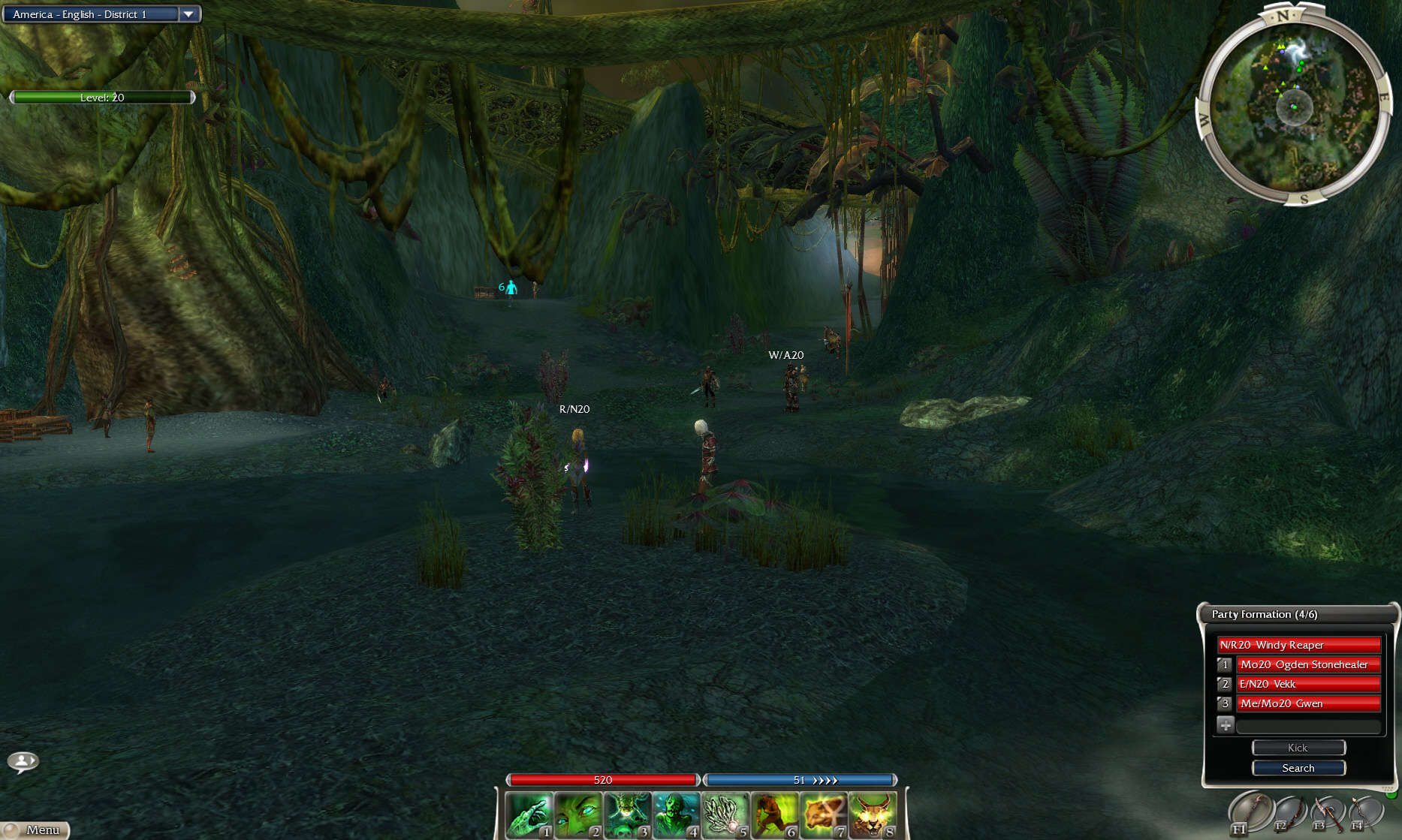Select Ogden Stonehealer in the party list
The width and height of the screenshot is (1402, 840).
tap(1307, 664)
